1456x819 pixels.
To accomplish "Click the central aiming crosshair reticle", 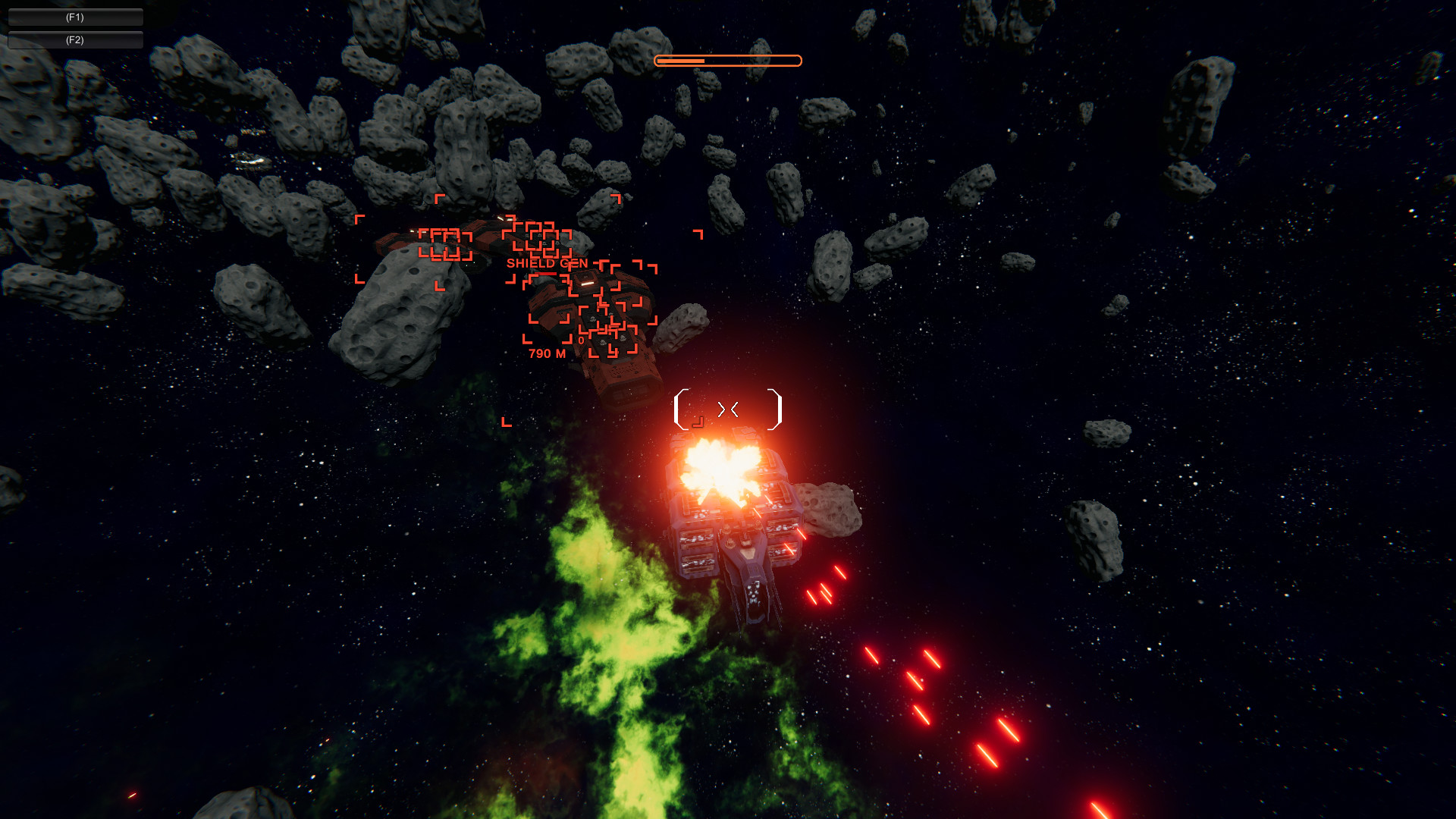I will pyautogui.click(x=728, y=409).
